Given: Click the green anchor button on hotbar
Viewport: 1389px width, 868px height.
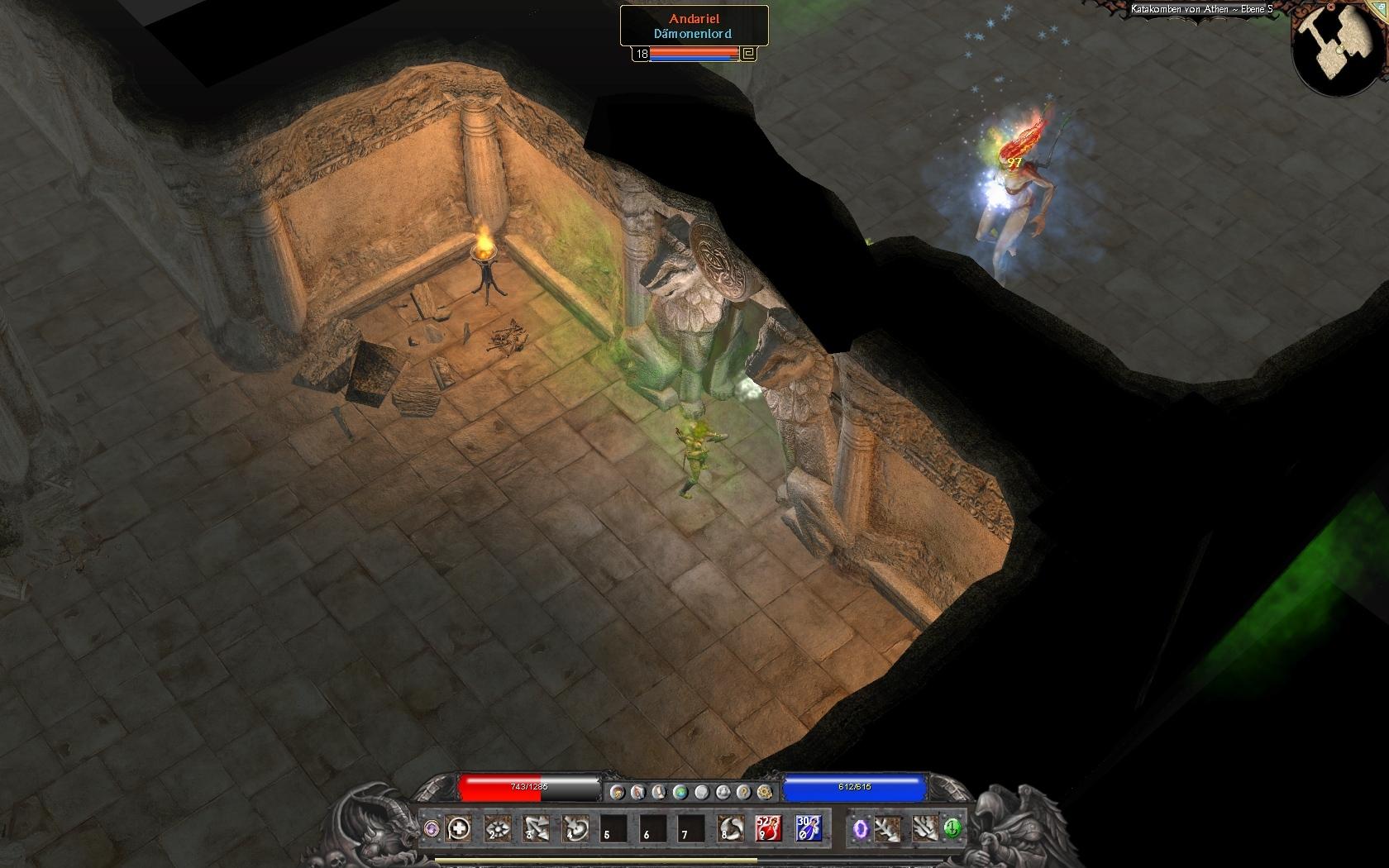Looking at the screenshot, I should pos(952,827).
